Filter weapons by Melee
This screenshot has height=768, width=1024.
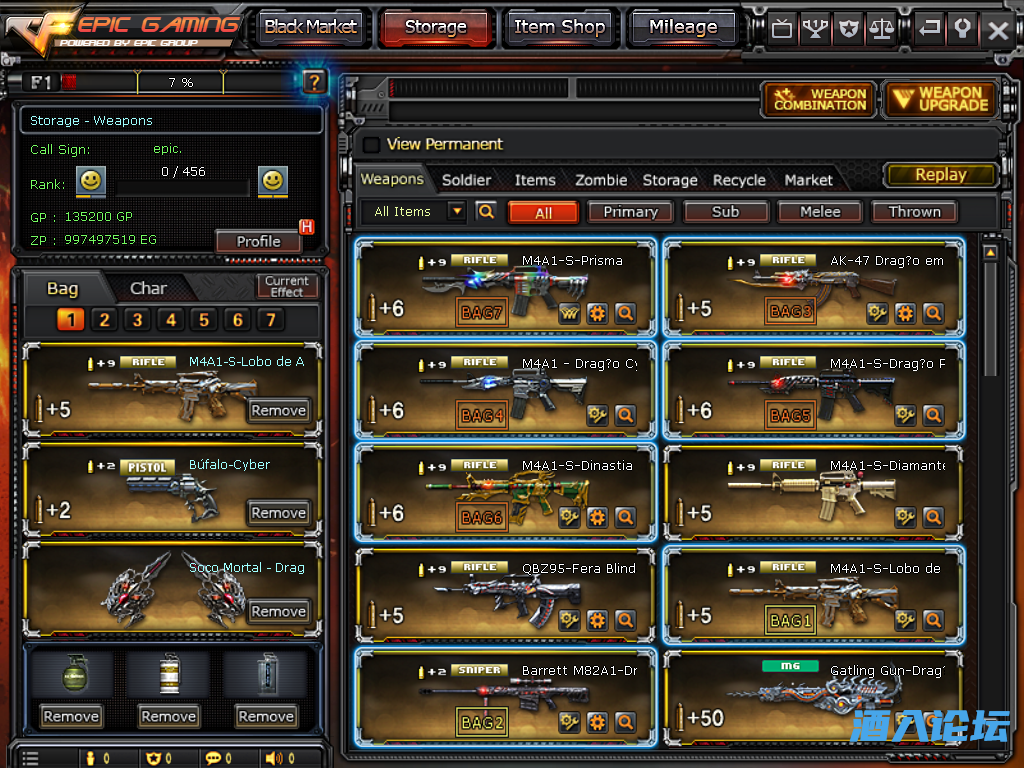[x=820, y=212]
